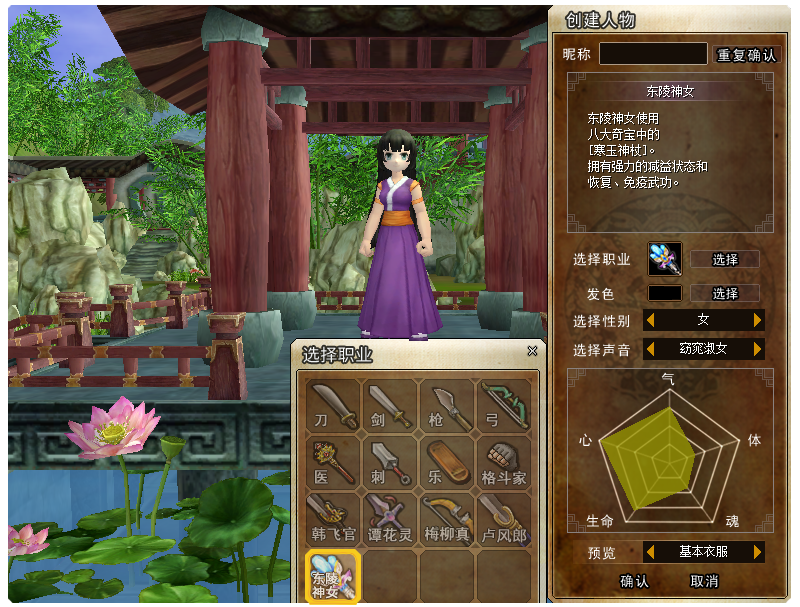Cycle voice to previous option
Viewport: 800px width, 607px height.
tap(650, 349)
